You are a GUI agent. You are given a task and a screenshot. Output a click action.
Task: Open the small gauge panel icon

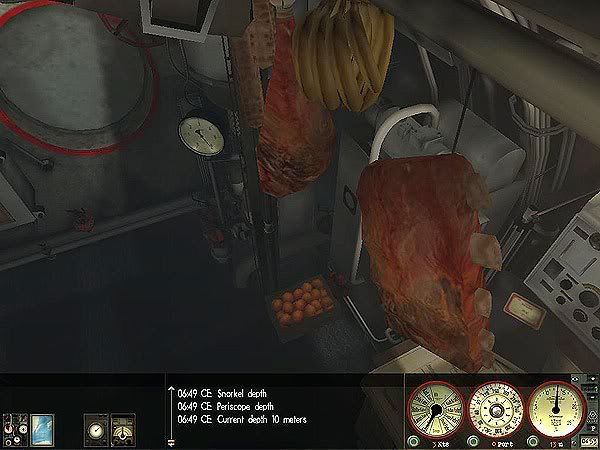[96, 427]
